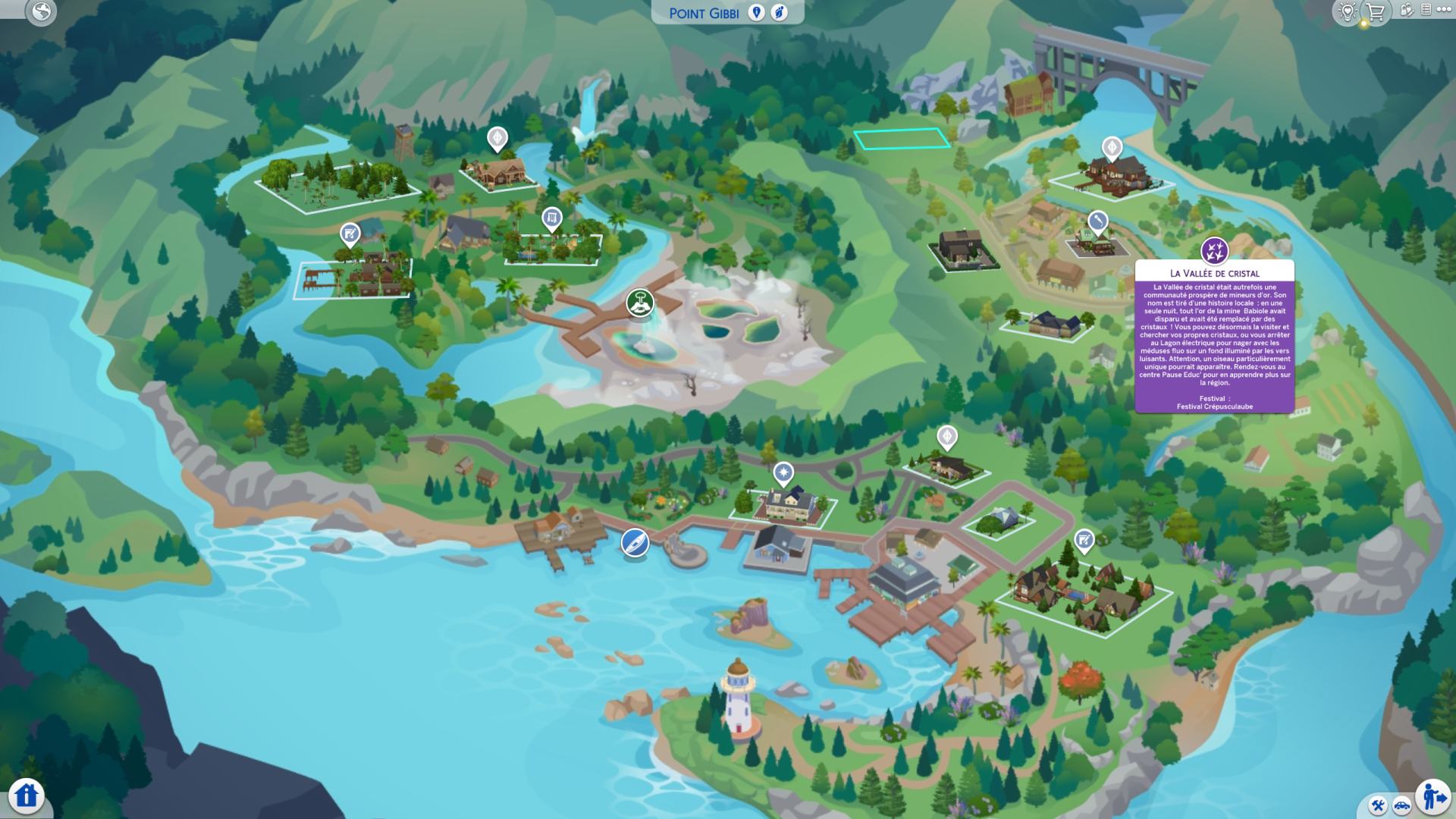Click the blue kayak marker by the dock

tap(635, 543)
